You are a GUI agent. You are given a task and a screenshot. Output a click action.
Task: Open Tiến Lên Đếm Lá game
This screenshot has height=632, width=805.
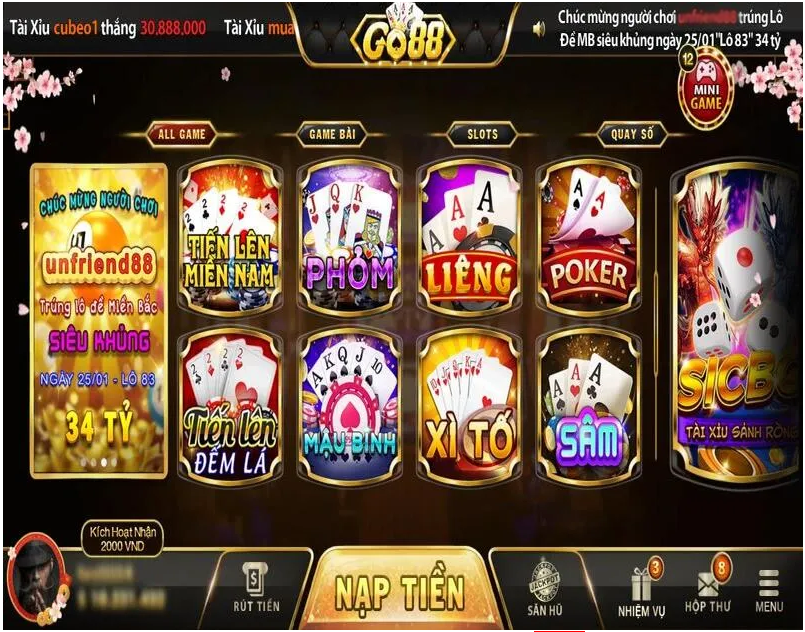tap(228, 405)
